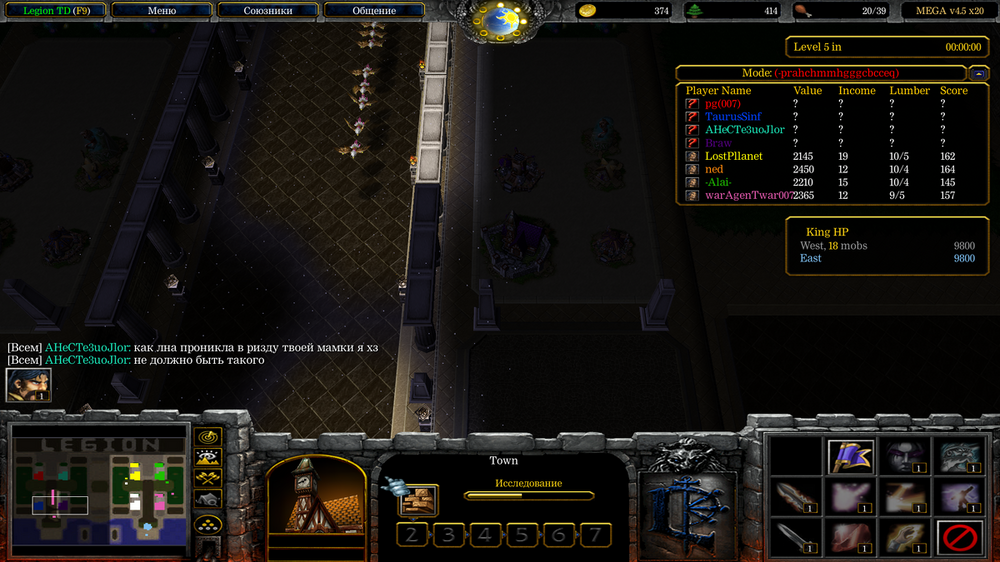
Task: Open the Союзники allies panel
Action: (268, 11)
